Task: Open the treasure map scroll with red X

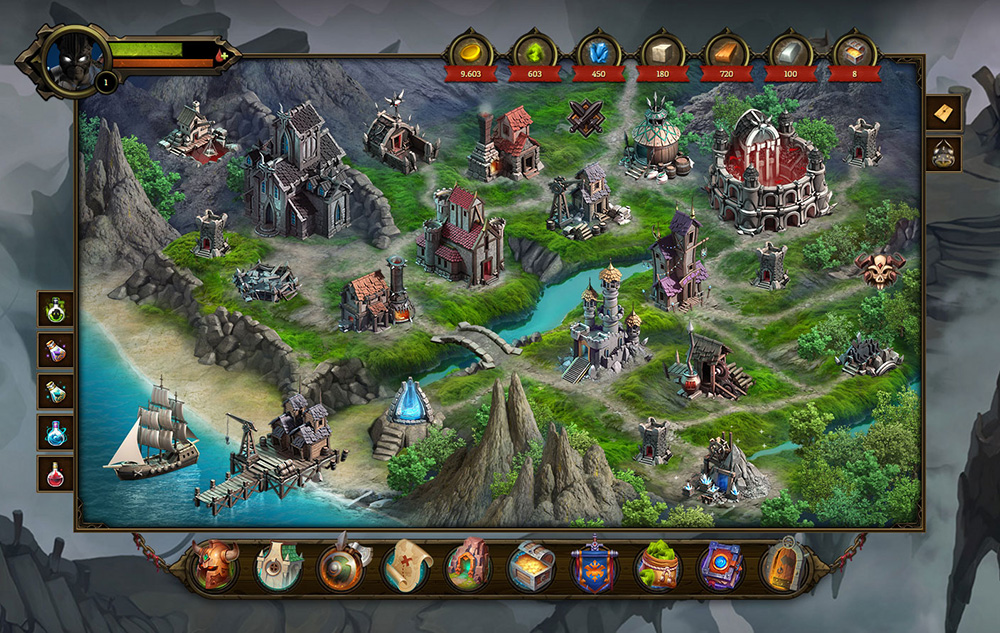Action: (x=406, y=567)
